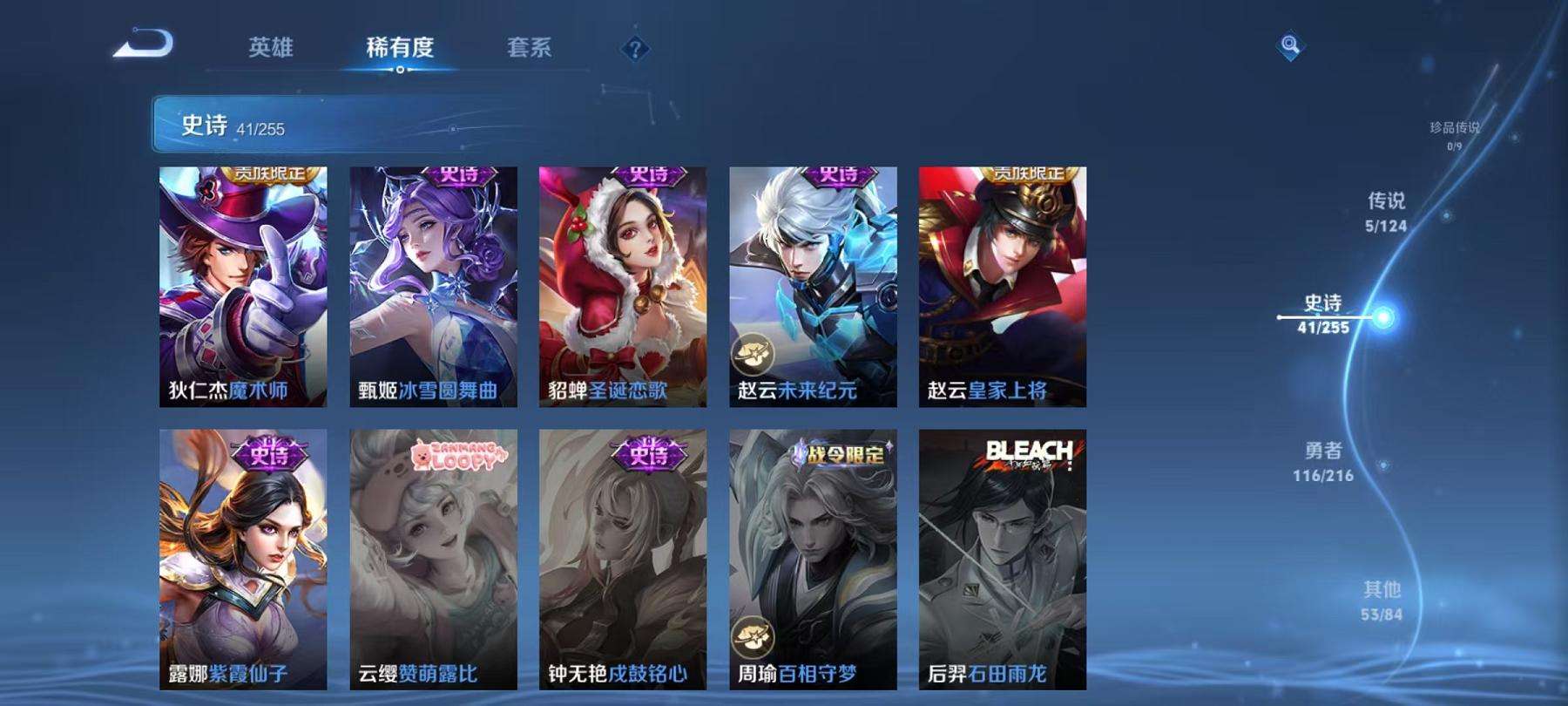Image resolution: width=1568 pixels, height=706 pixels.
Task: Select the 稀有度 tab
Action: pos(401,50)
